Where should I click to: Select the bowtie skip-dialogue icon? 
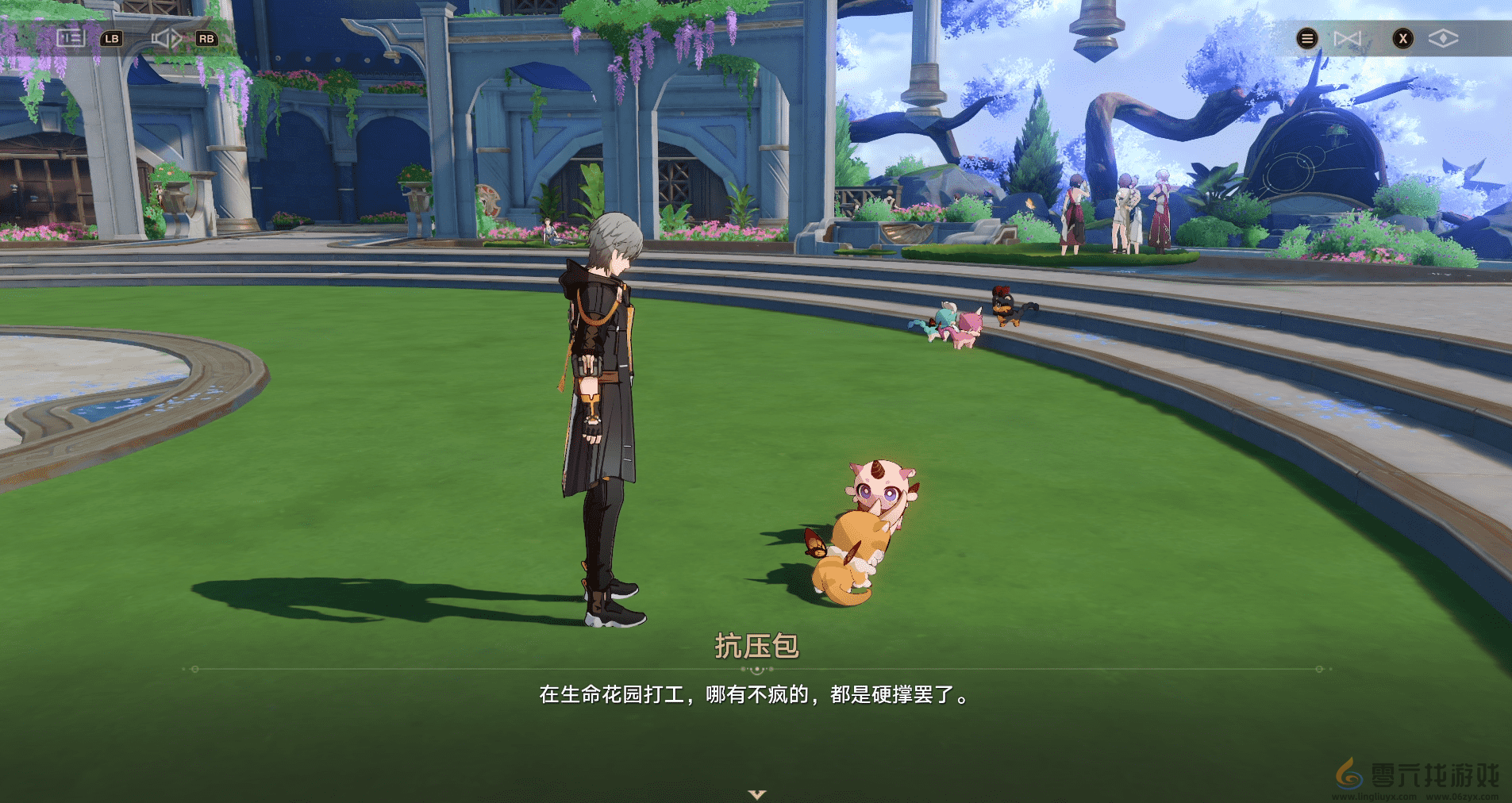point(1348,37)
